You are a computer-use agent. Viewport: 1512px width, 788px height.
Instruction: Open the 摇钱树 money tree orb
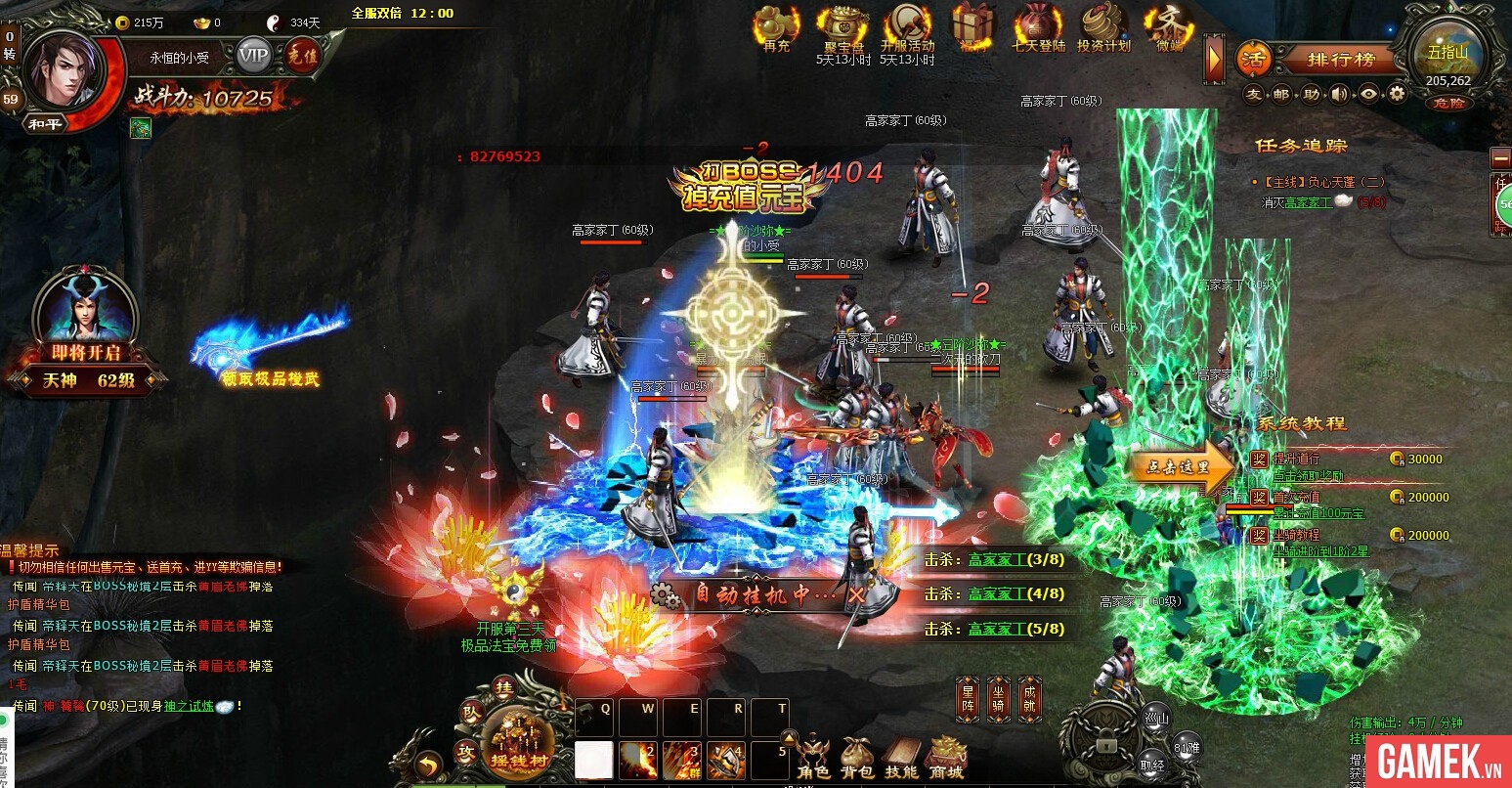pyautogui.click(x=519, y=741)
